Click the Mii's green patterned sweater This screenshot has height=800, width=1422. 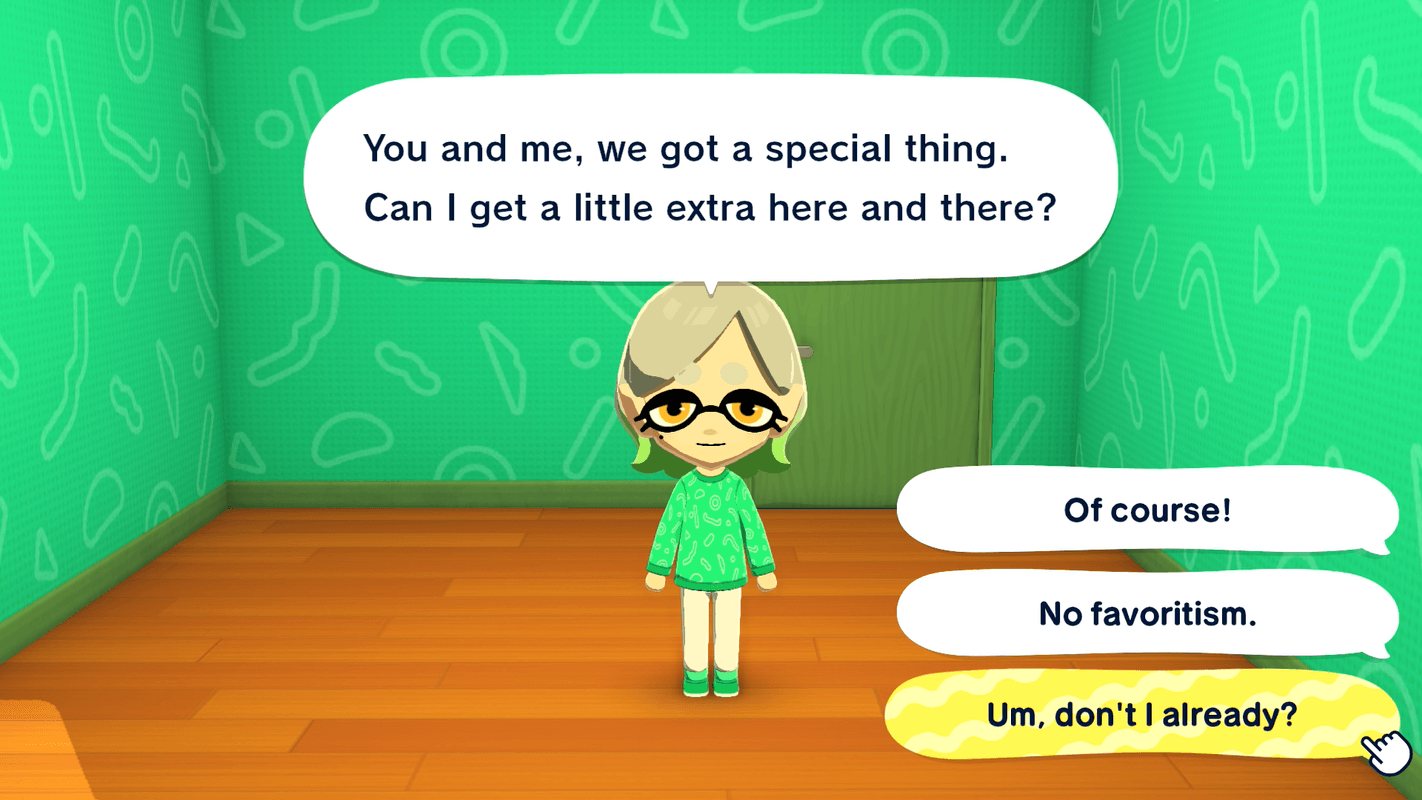(x=712, y=530)
